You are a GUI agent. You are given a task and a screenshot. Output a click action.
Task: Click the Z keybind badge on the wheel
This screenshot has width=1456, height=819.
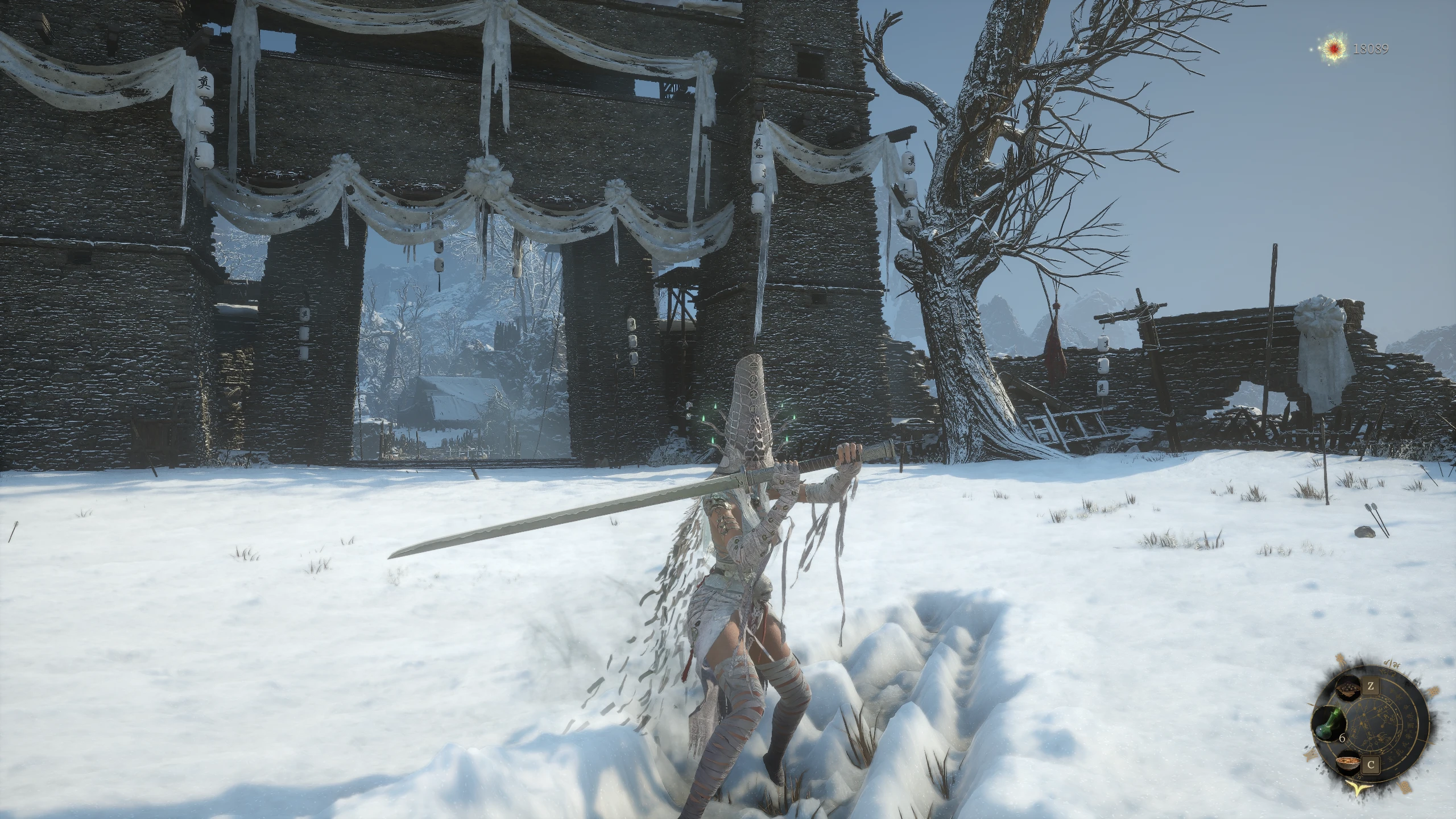(1371, 685)
